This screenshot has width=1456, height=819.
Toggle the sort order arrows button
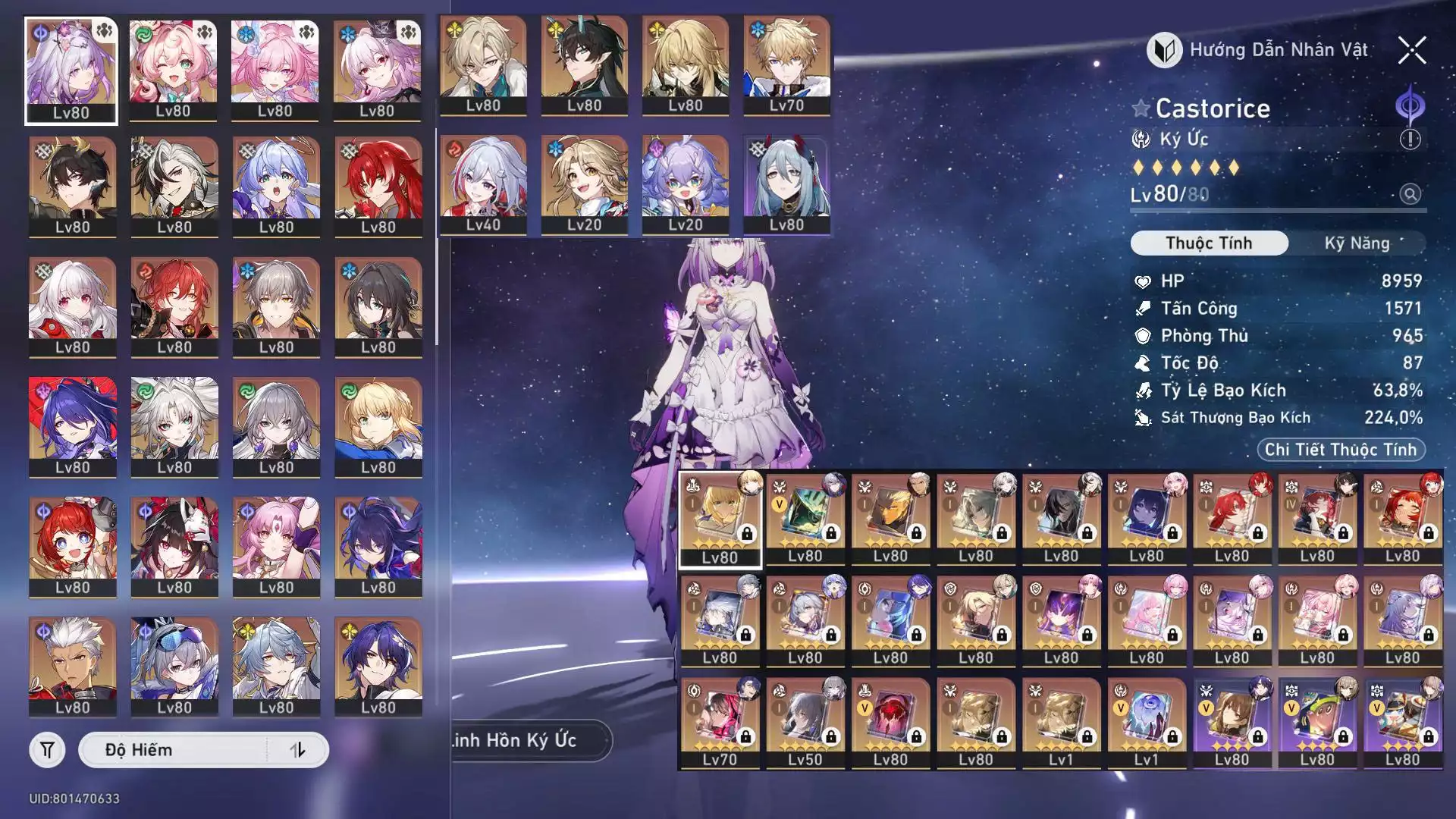click(x=298, y=750)
